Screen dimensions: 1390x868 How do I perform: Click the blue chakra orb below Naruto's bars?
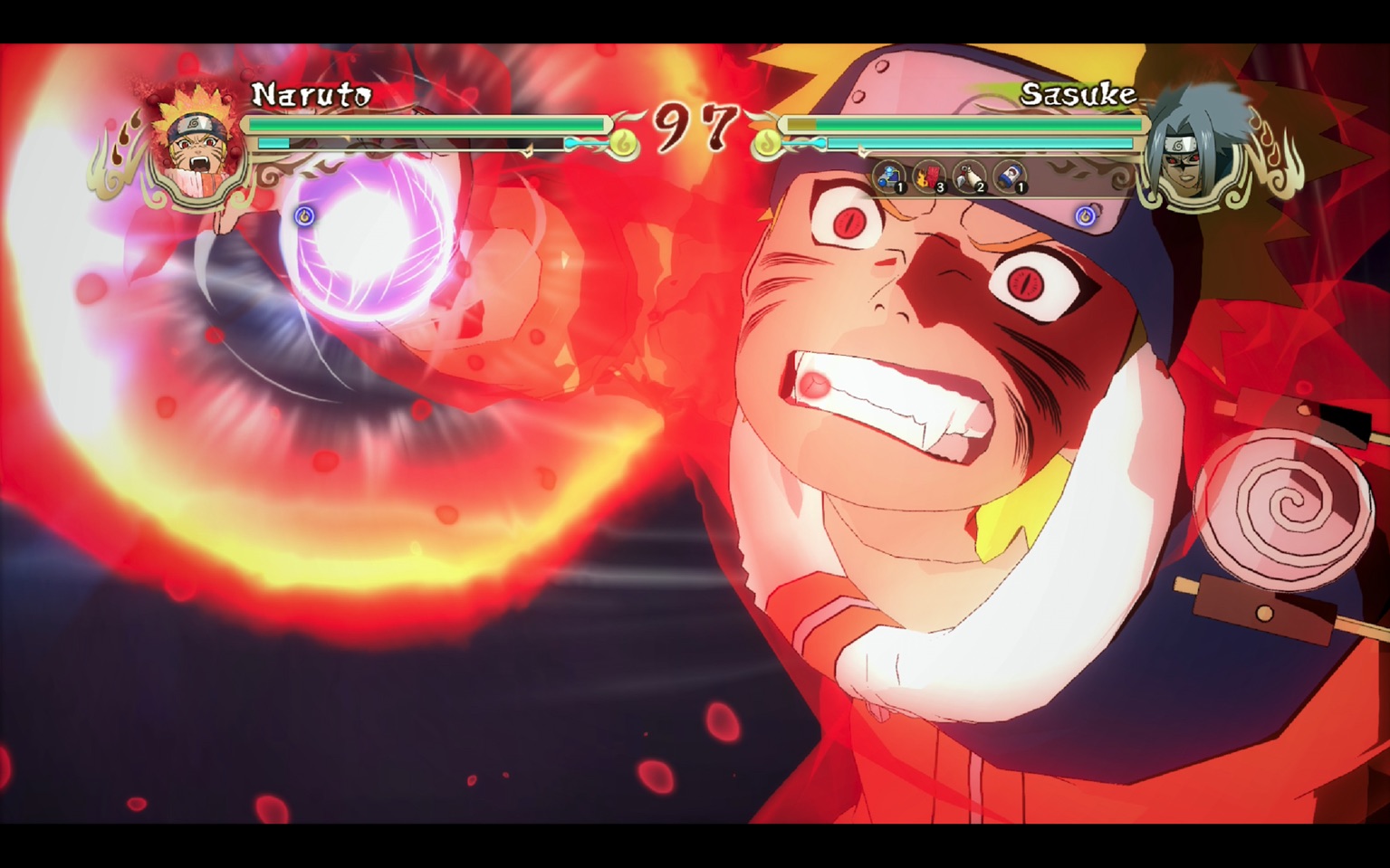tap(304, 215)
